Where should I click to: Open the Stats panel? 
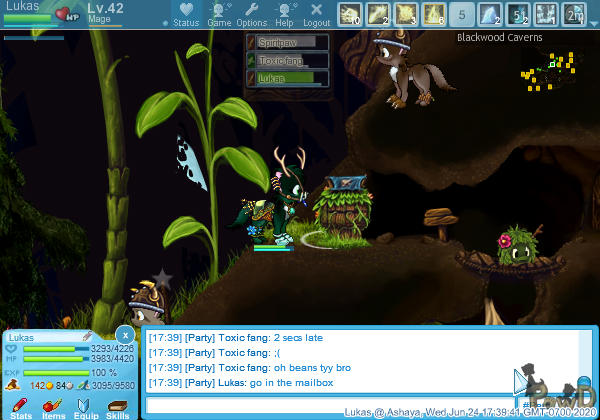20,406
